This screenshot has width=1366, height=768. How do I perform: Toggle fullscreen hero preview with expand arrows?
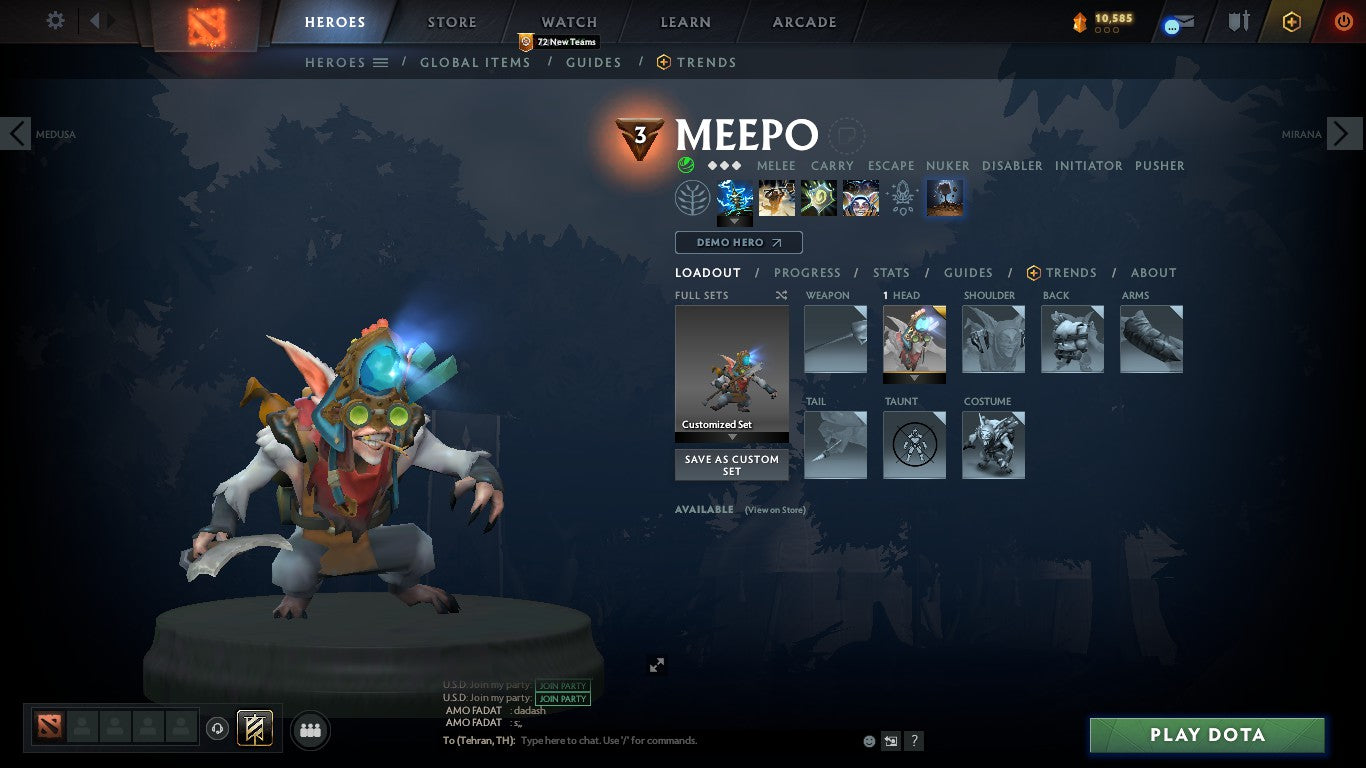point(656,664)
